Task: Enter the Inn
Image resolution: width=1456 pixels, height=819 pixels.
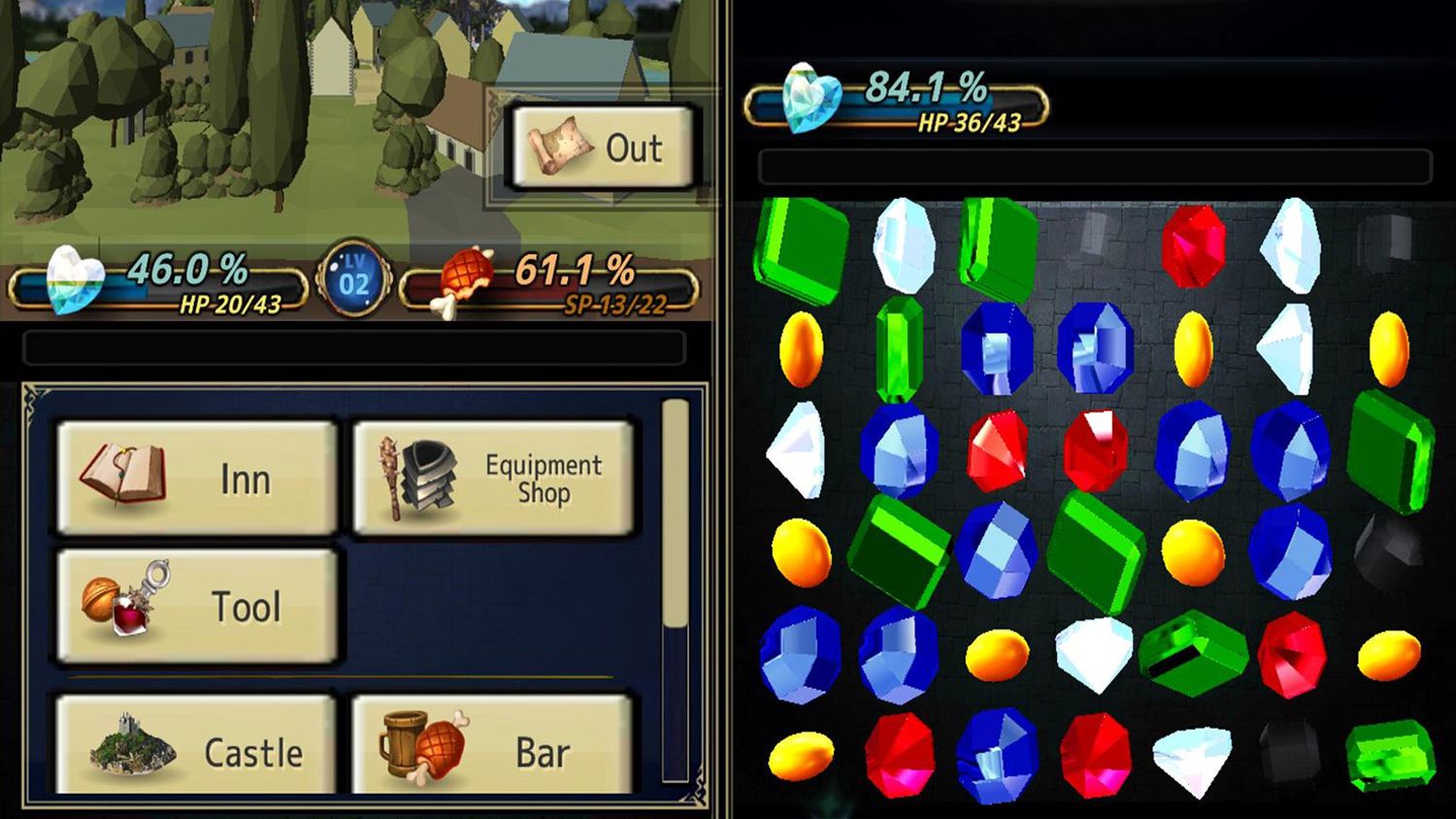Action: 197,477
